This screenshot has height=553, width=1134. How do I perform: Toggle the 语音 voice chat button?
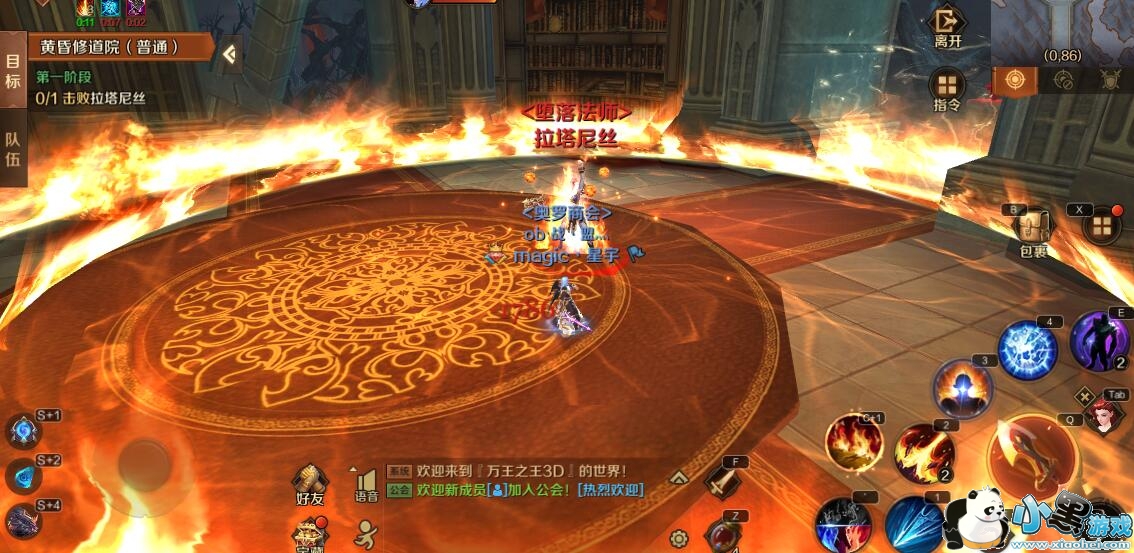click(366, 484)
